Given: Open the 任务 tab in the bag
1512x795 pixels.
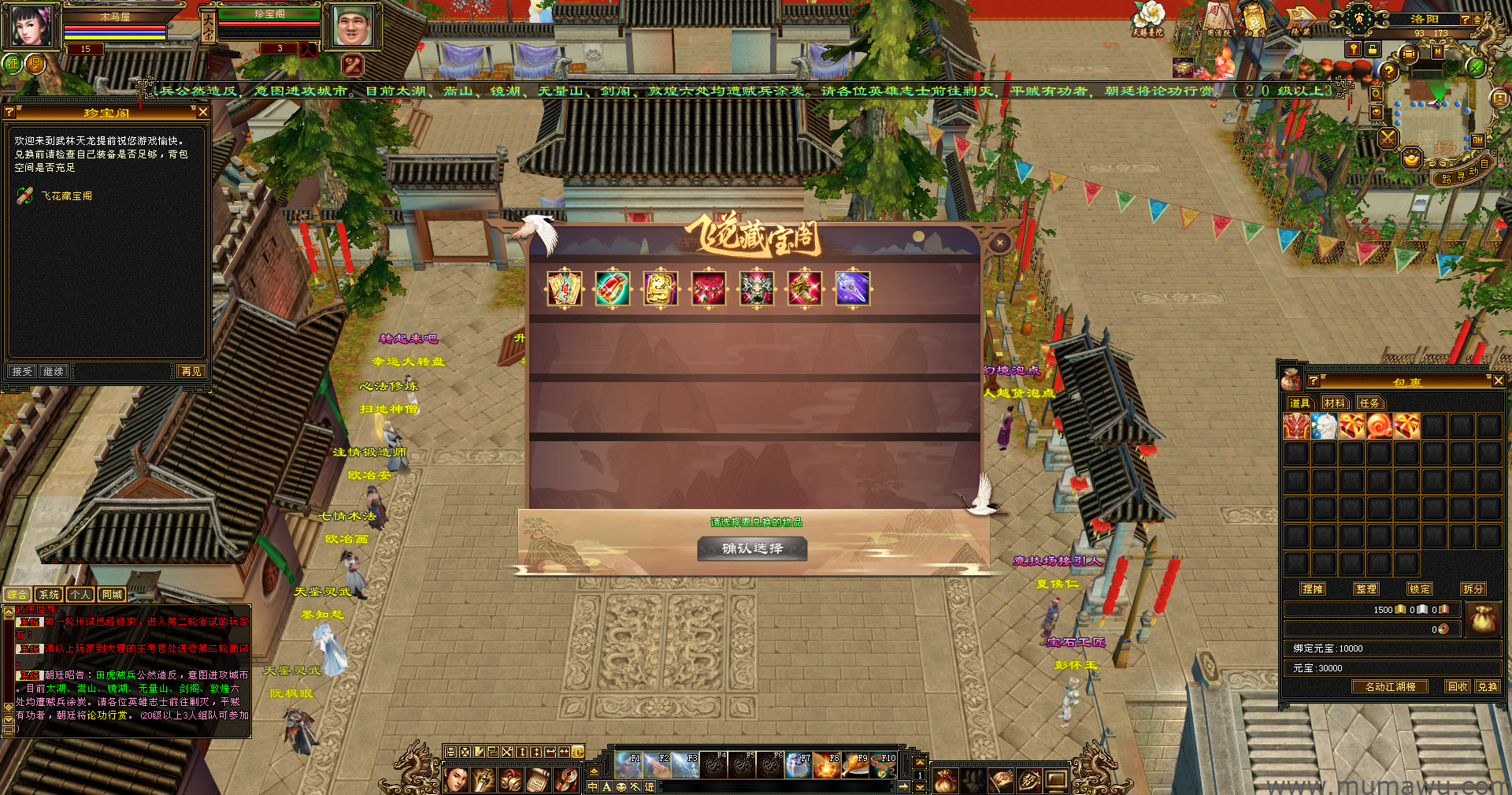Looking at the screenshot, I should click(x=1369, y=403).
